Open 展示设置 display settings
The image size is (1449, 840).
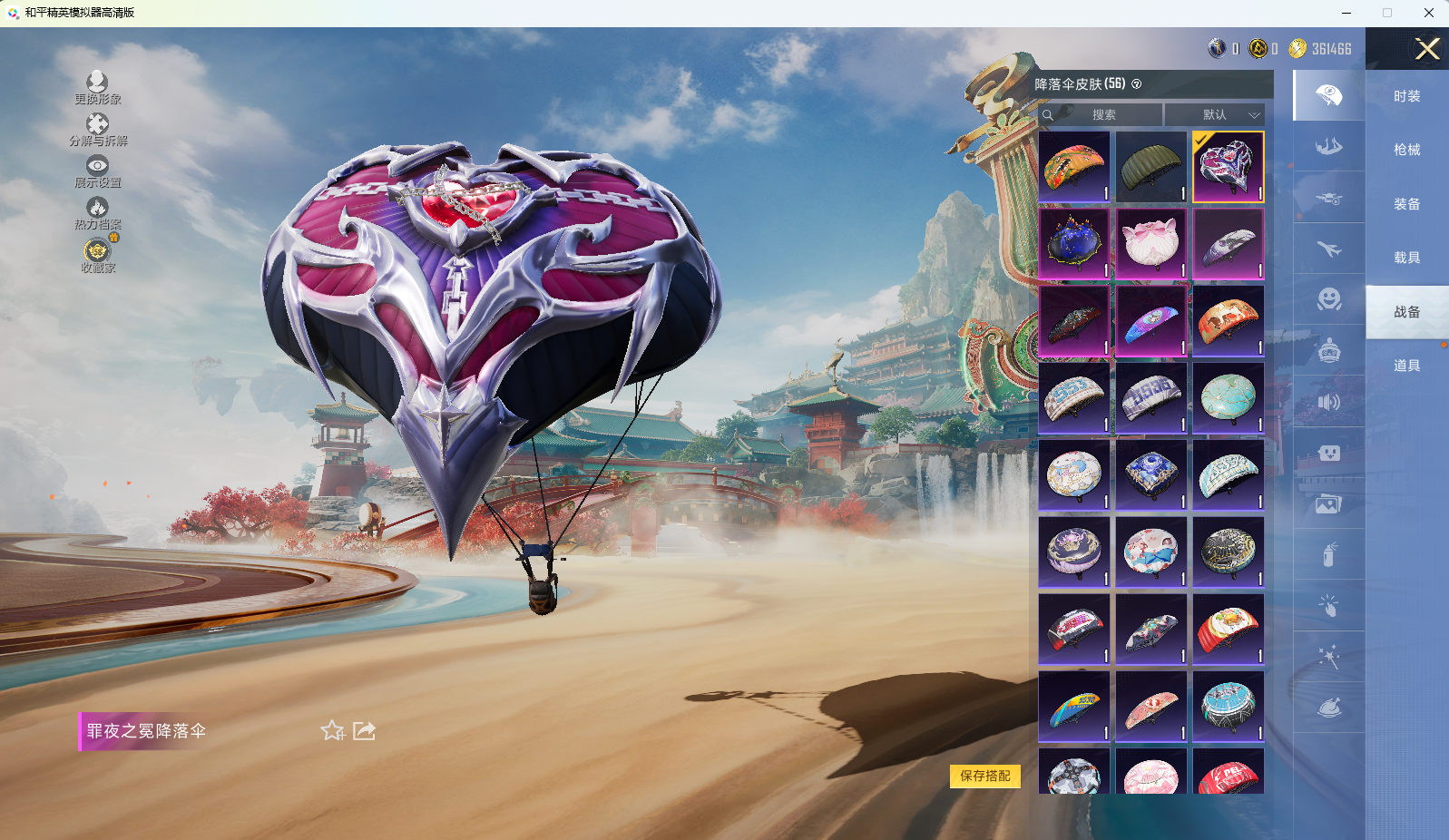[x=97, y=171]
